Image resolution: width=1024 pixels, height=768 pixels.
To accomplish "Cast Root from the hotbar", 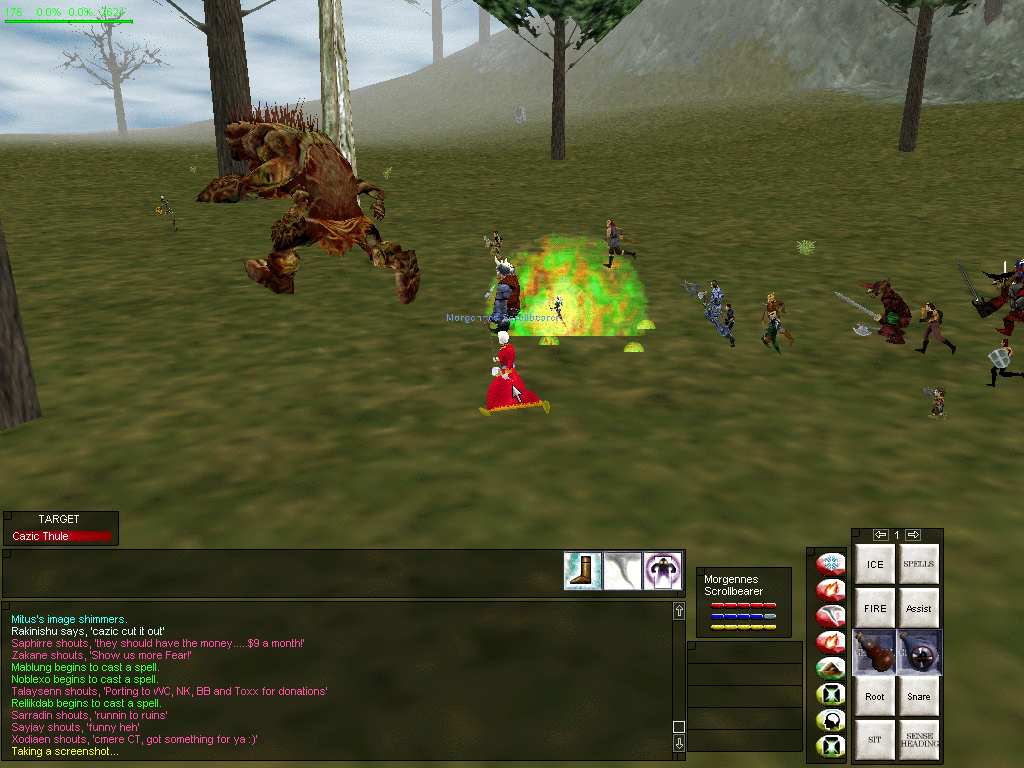I will click(875, 696).
